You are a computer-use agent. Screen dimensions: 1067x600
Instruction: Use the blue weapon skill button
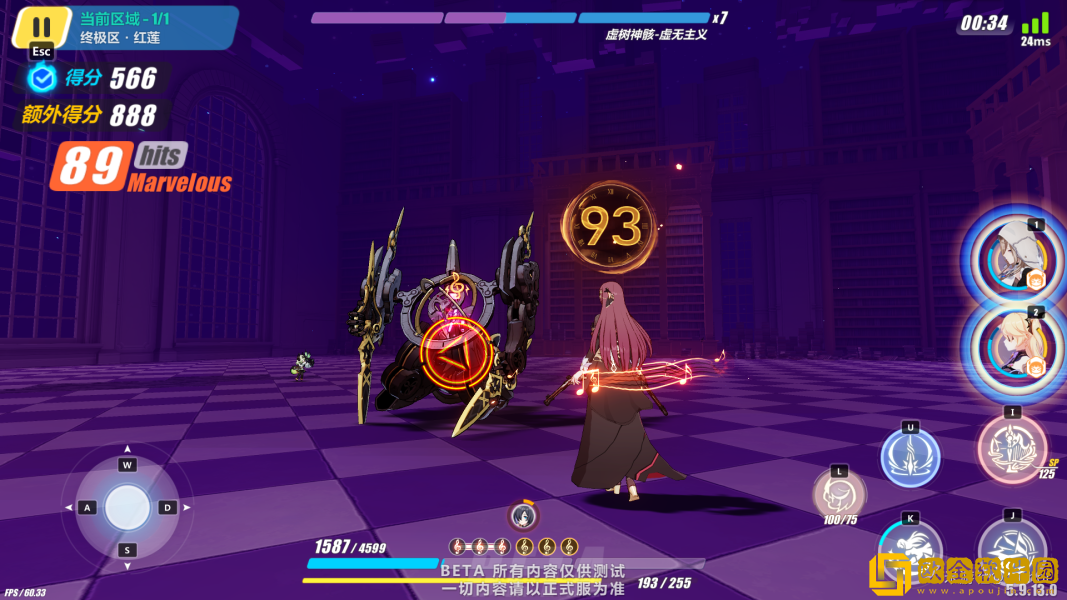pyautogui.click(x=910, y=457)
